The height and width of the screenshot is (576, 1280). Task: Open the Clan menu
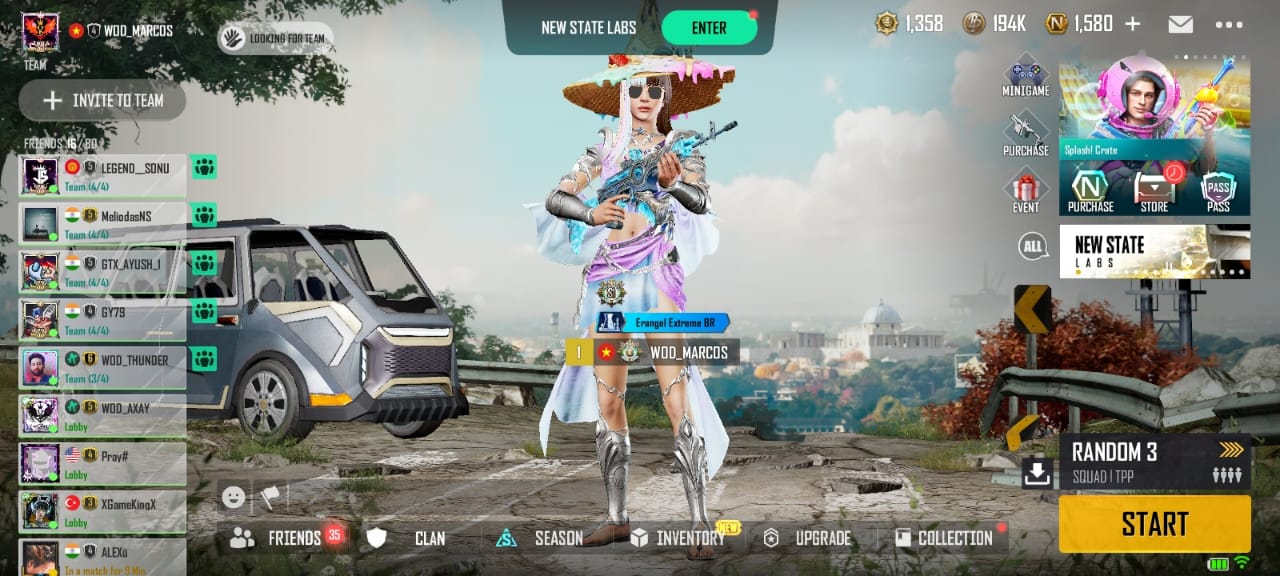pyautogui.click(x=412, y=538)
